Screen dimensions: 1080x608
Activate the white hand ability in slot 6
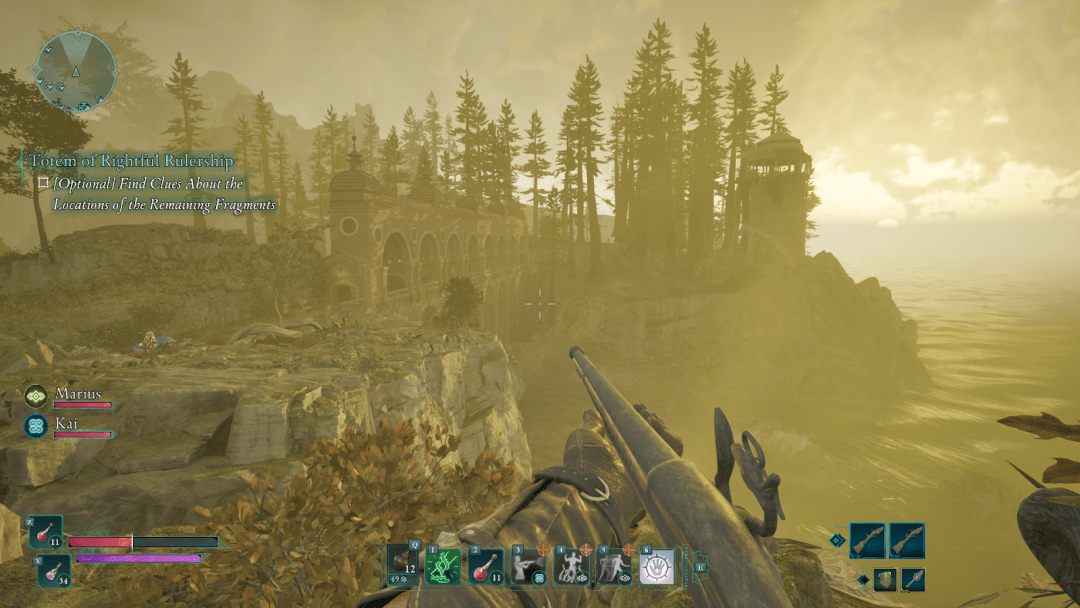[x=656, y=567]
